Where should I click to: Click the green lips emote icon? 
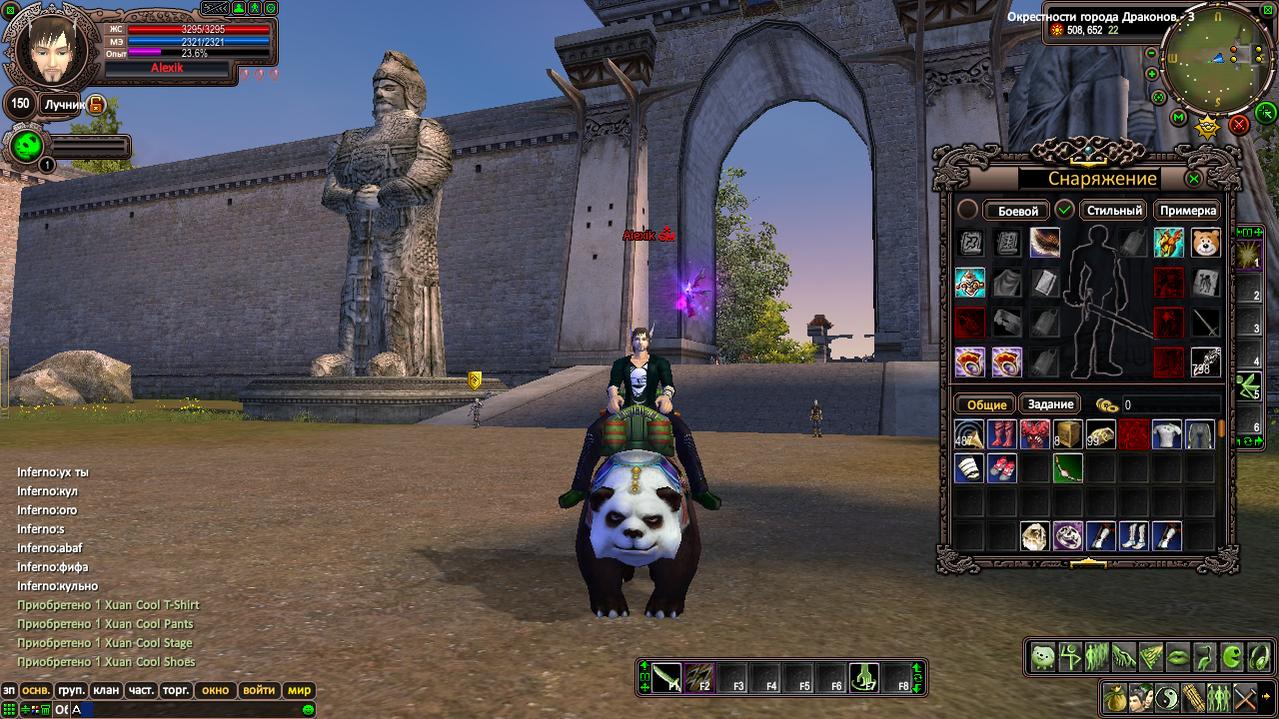tap(1178, 657)
